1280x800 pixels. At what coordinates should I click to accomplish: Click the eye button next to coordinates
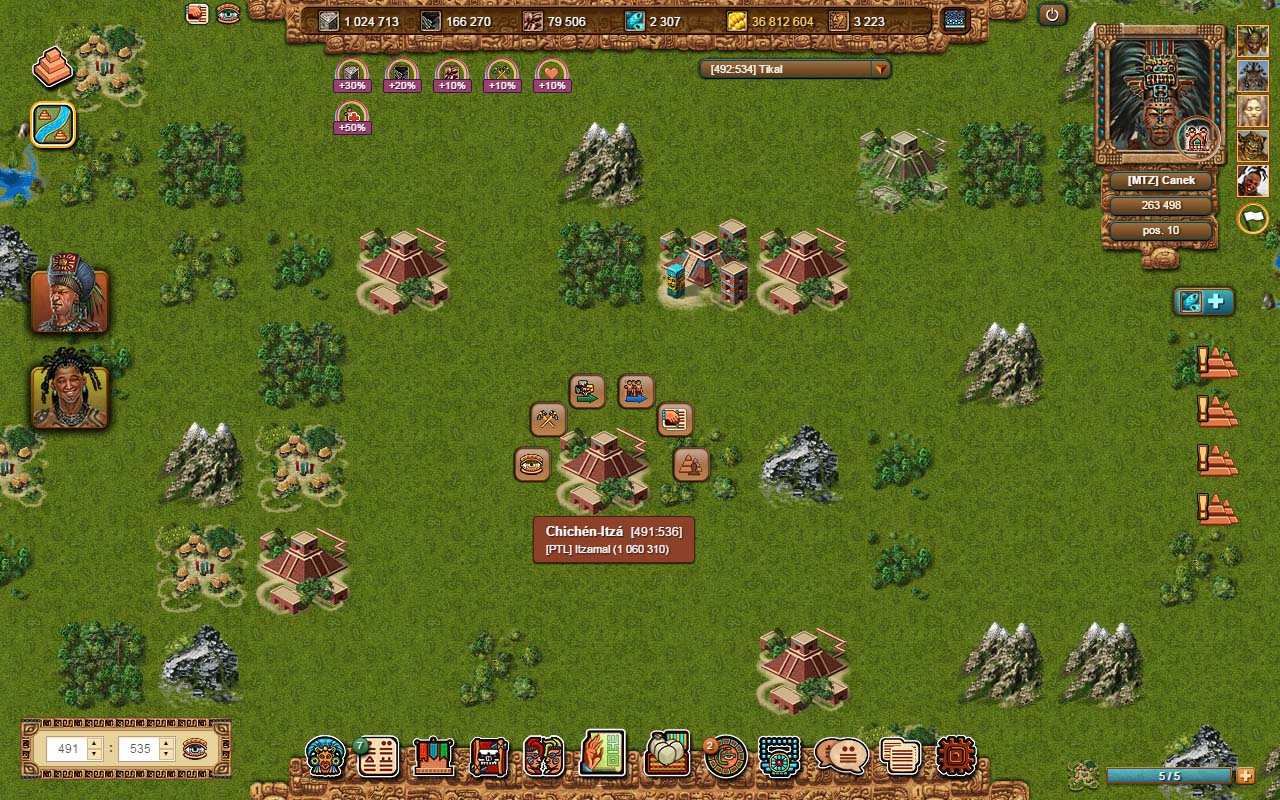(x=195, y=748)
